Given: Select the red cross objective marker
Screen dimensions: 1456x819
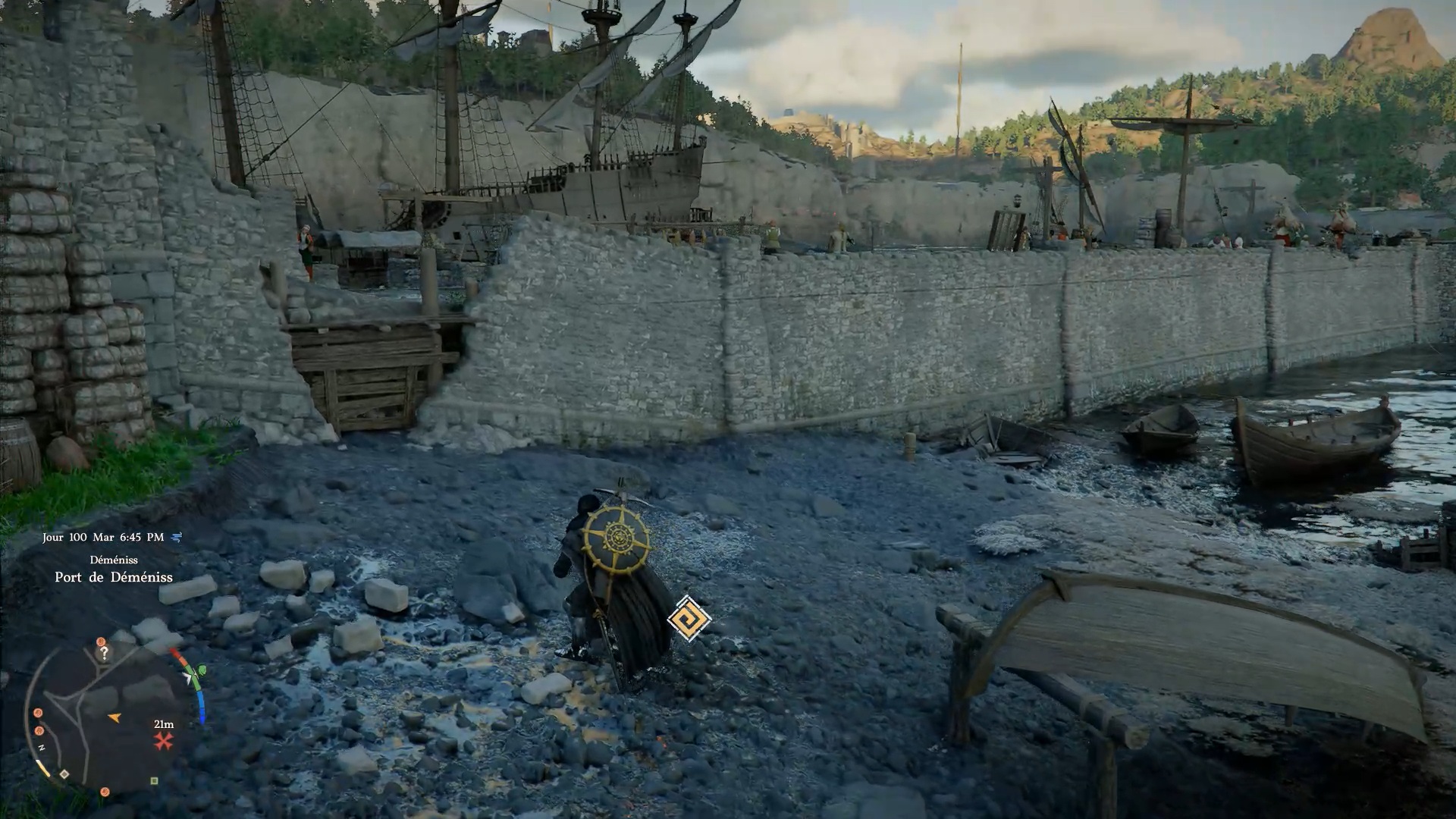Looking at the screenshot, I should [163, 741].
